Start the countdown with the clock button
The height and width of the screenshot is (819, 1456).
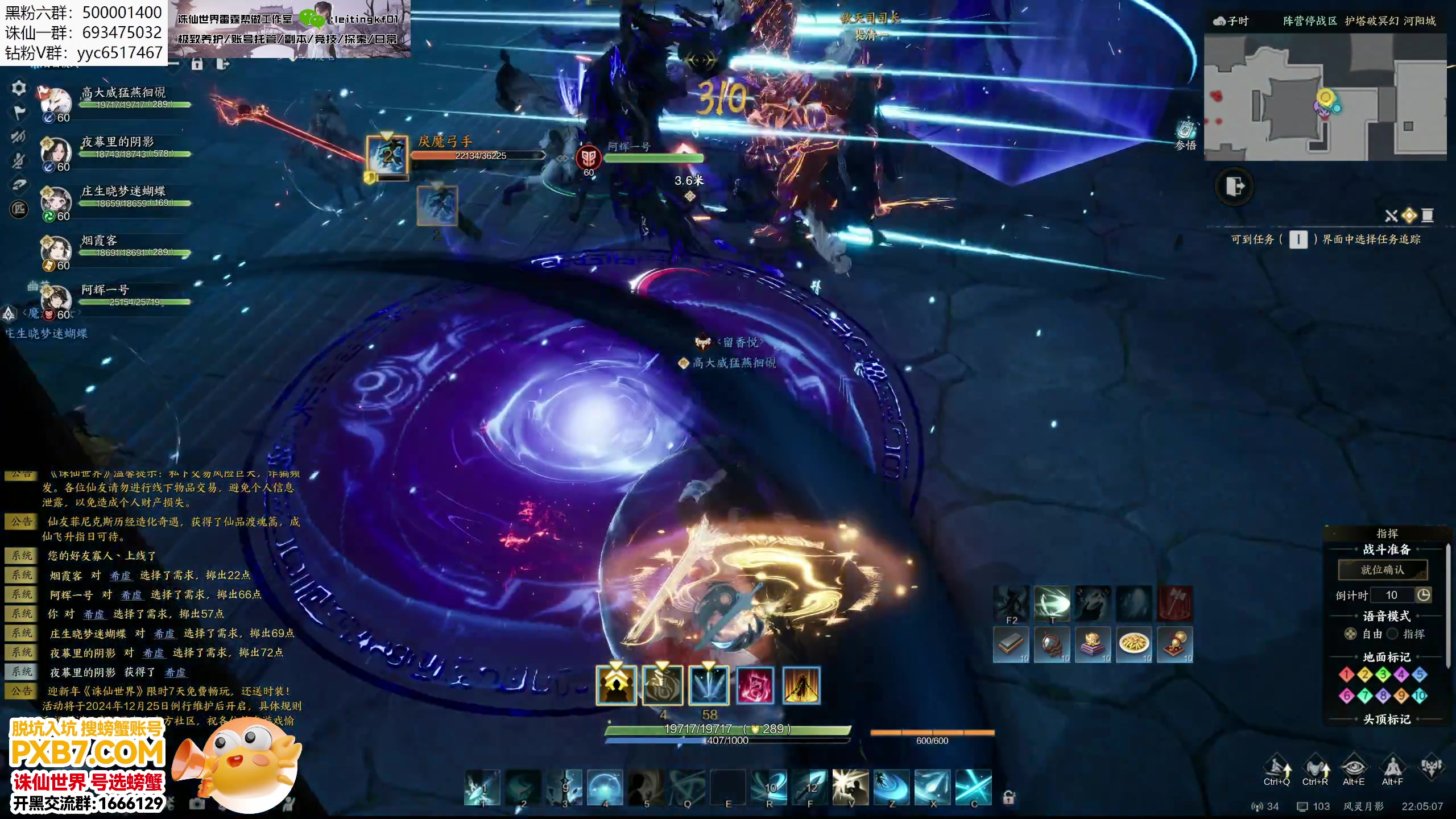coord(1423,595)
